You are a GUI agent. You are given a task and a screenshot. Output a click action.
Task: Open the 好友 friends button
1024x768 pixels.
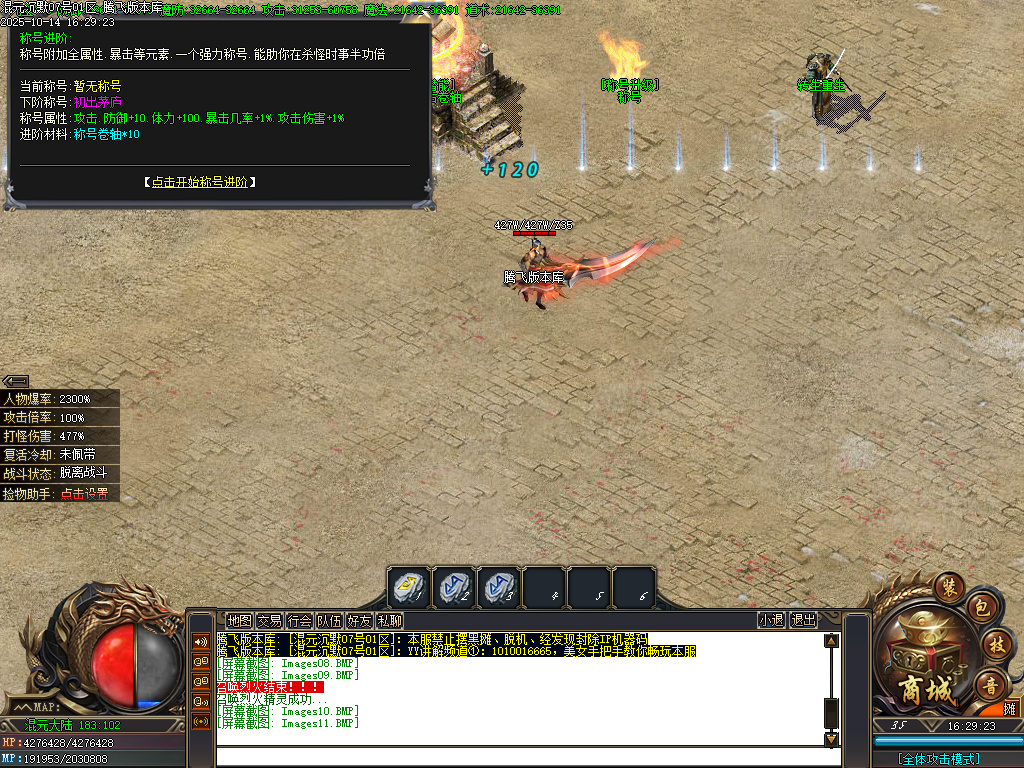359,620
